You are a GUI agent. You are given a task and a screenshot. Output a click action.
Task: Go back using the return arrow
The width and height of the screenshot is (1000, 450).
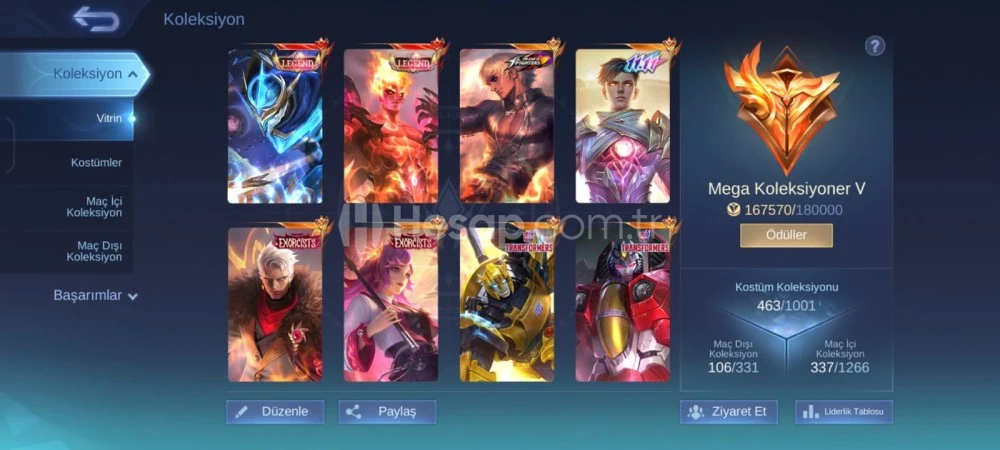click(95, 18)
